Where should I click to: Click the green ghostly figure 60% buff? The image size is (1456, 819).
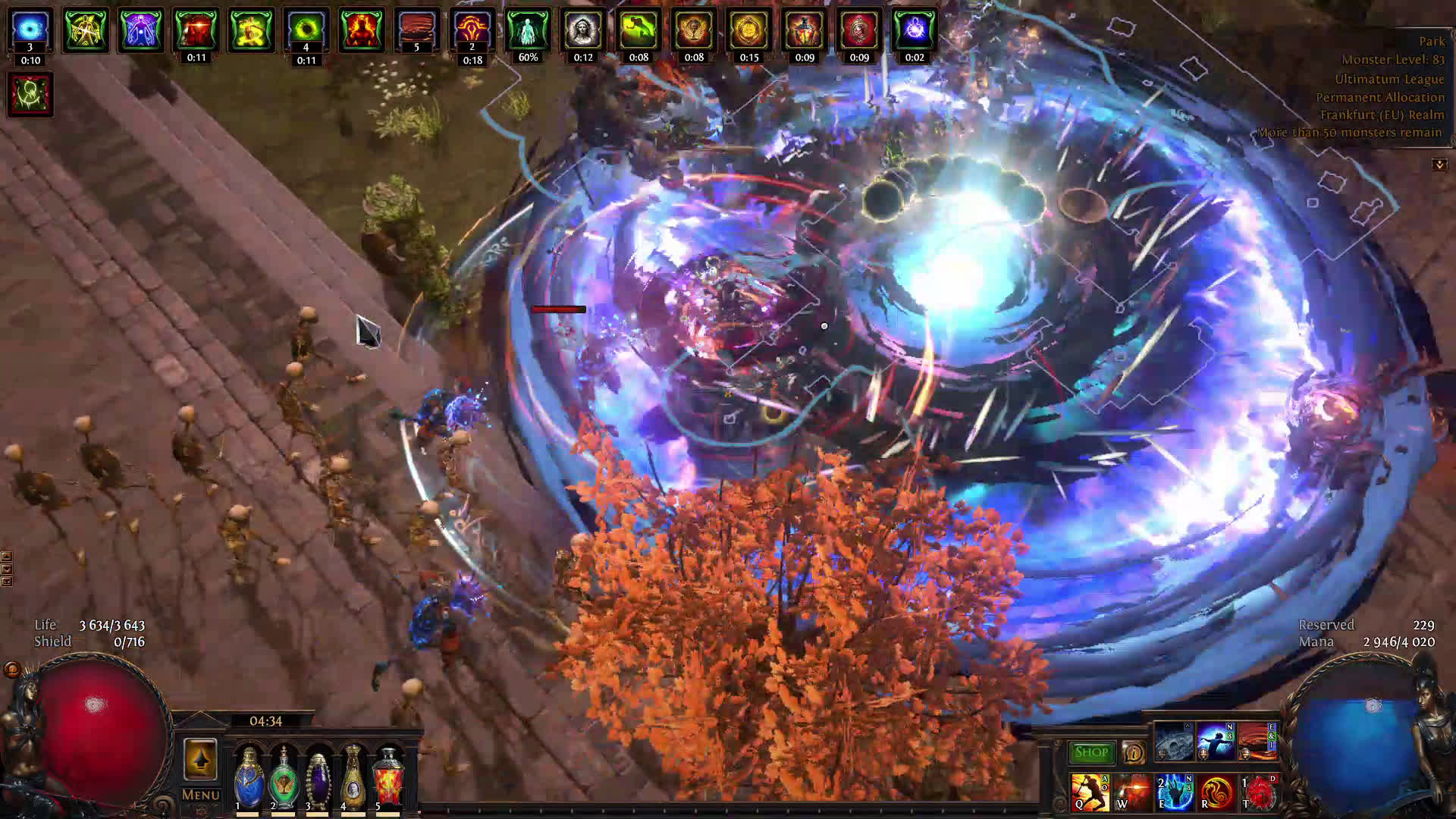tap(528, 30)
